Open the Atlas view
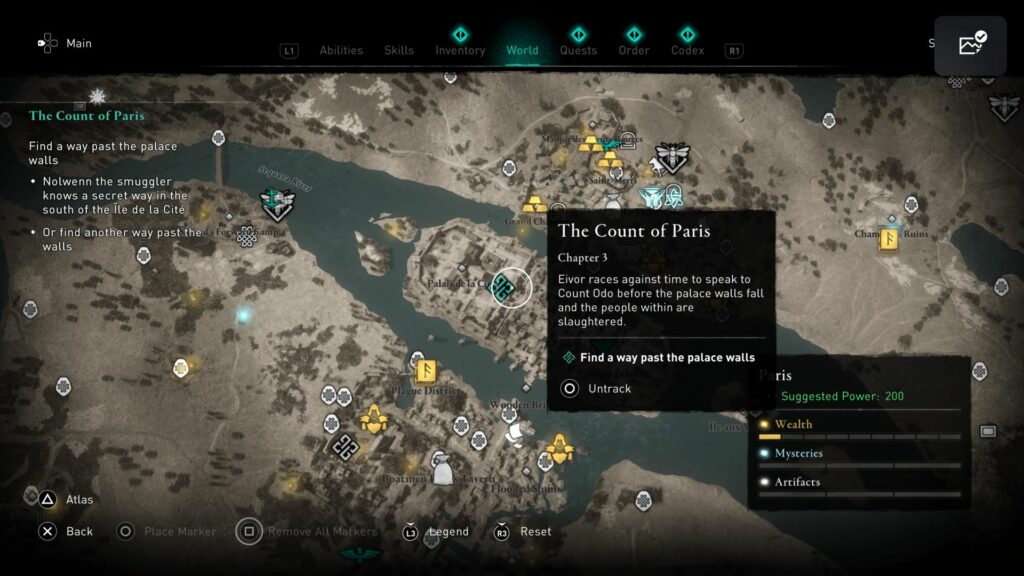1024x576 pixels. (x=79, y=499)
